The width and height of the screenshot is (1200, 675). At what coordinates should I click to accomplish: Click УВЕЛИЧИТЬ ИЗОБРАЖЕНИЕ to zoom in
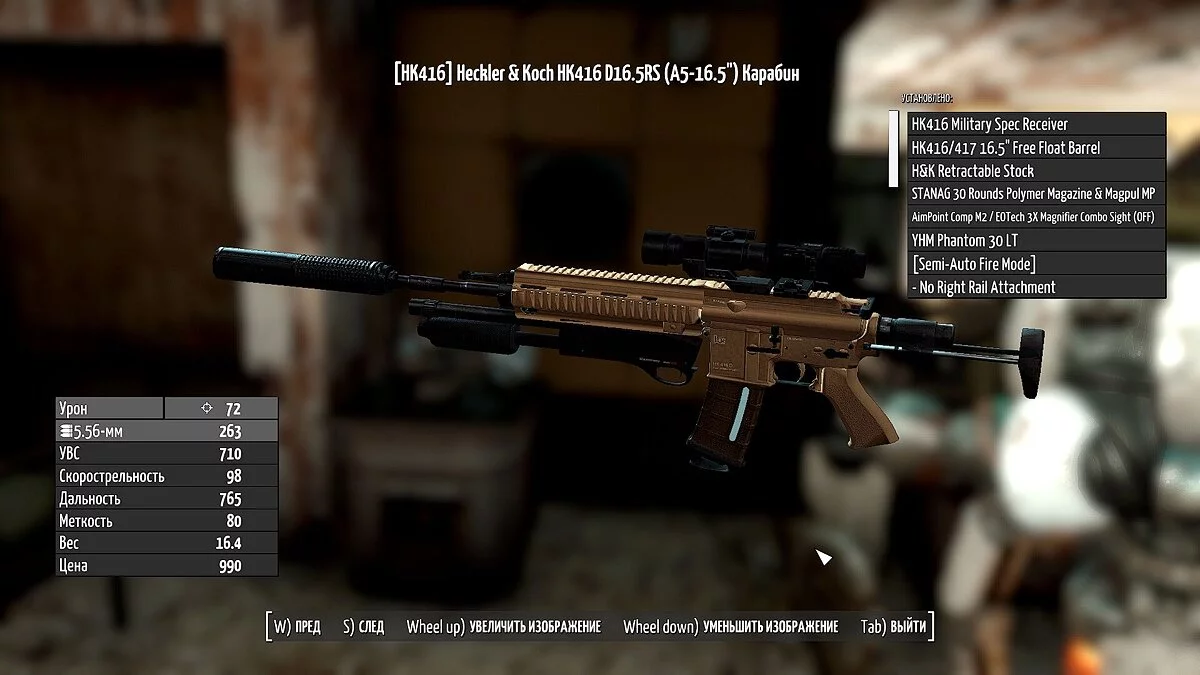point(504,627)
